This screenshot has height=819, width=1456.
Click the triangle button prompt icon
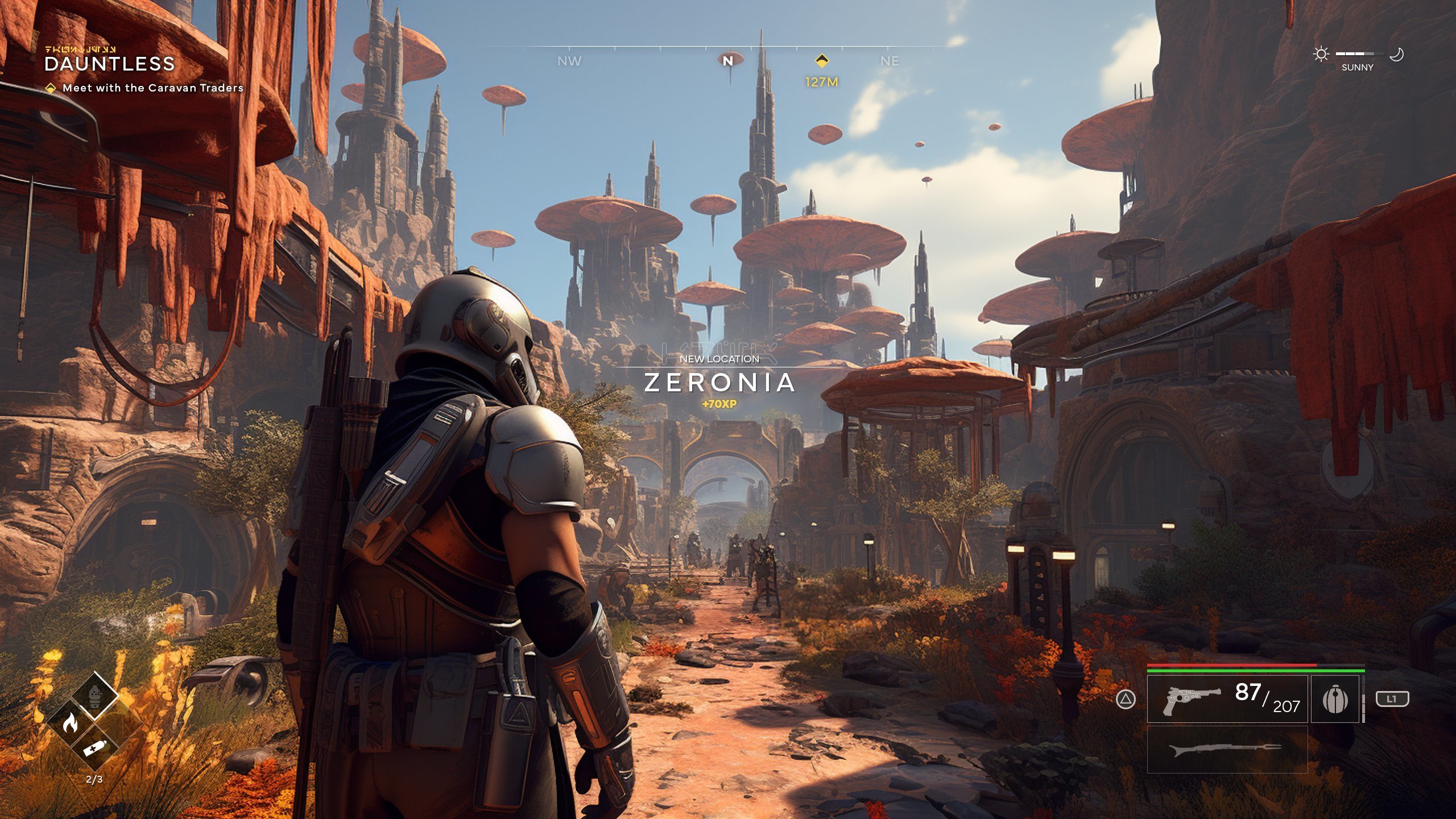(1126, 700)
